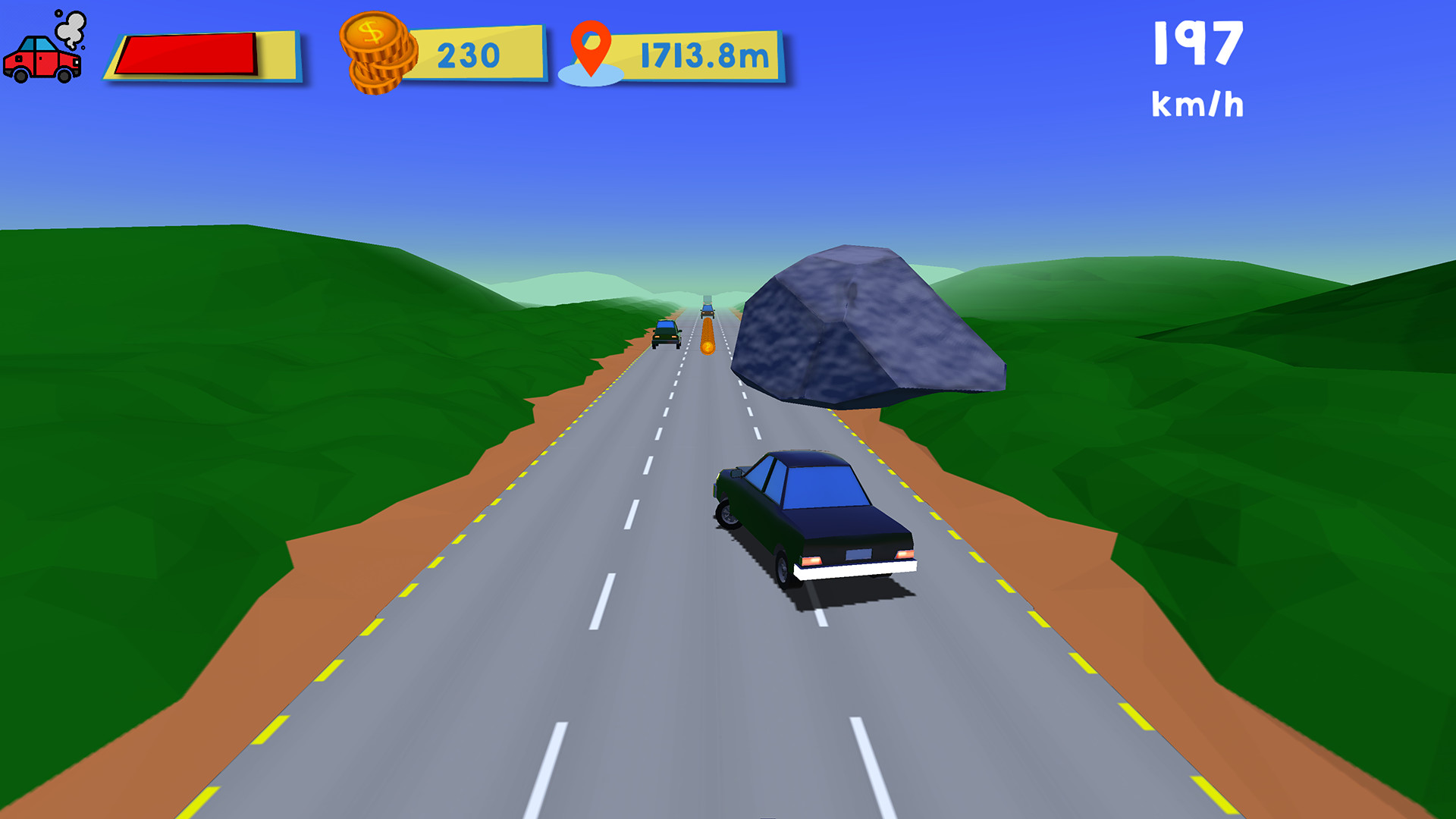
Task: Open the coin counter showing 230
Action: (x=467, y=53)
